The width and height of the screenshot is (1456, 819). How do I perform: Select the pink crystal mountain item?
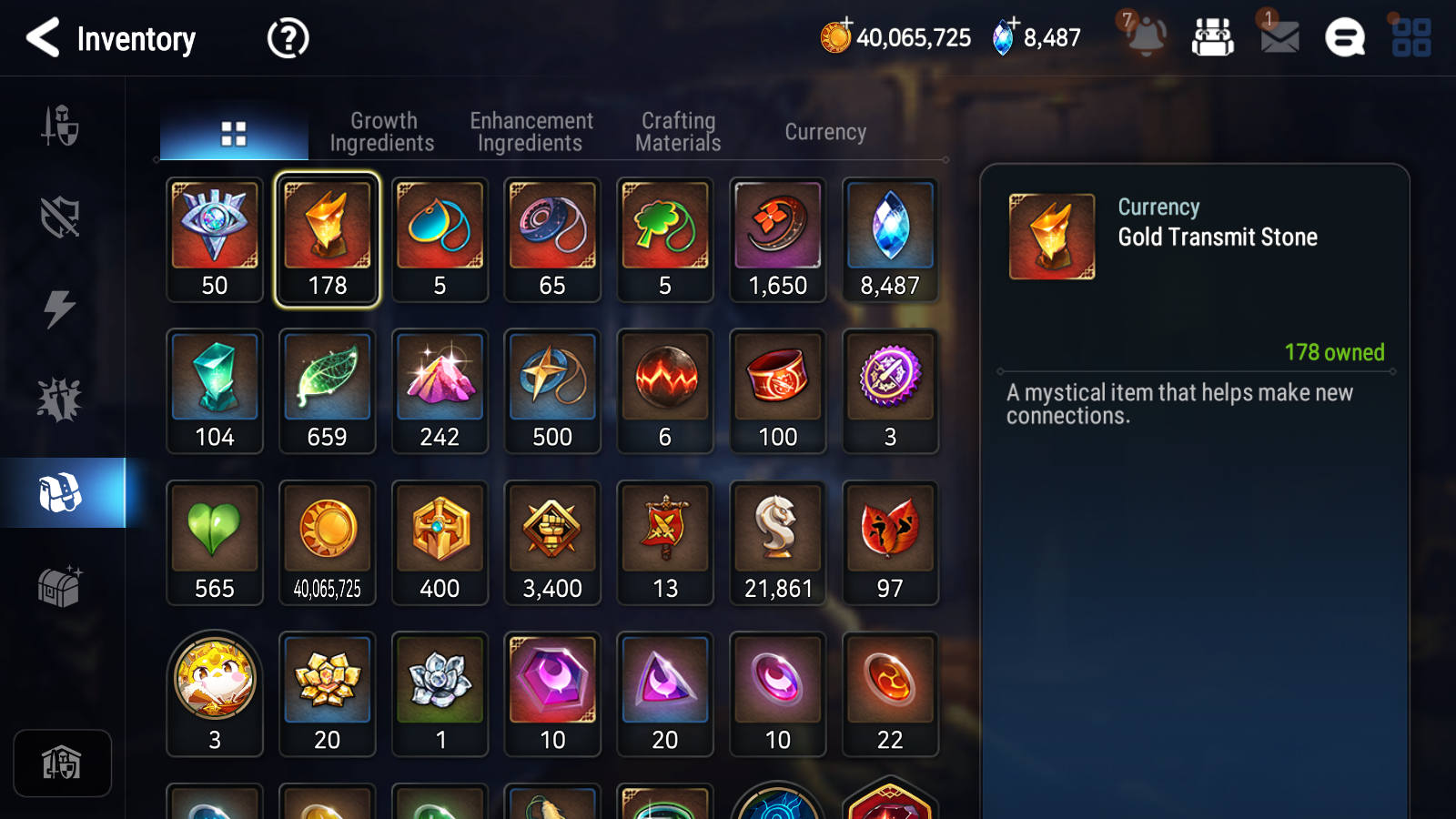tap(440, 391)
